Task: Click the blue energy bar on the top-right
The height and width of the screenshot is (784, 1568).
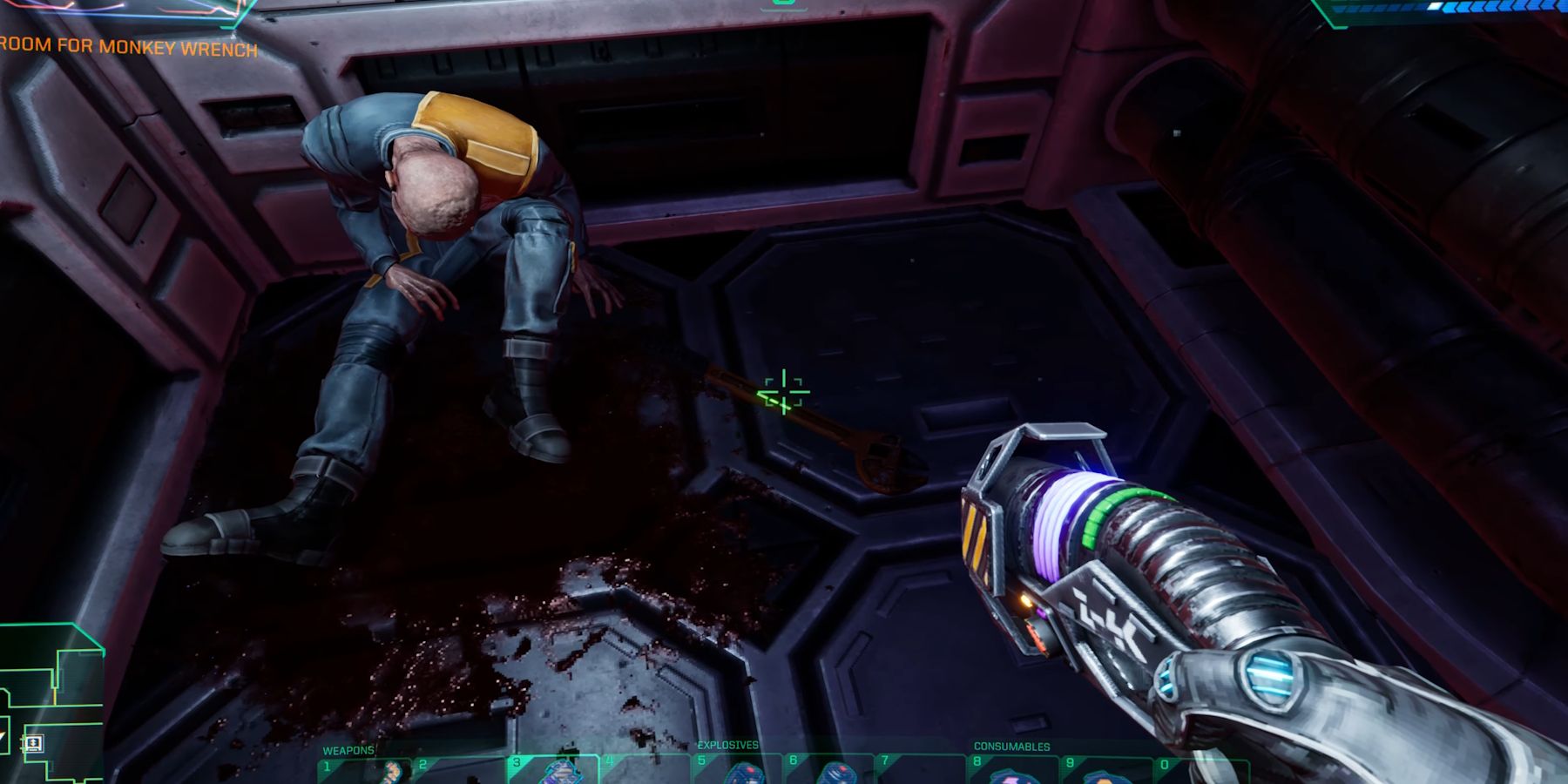Action: pos(1481,9)
